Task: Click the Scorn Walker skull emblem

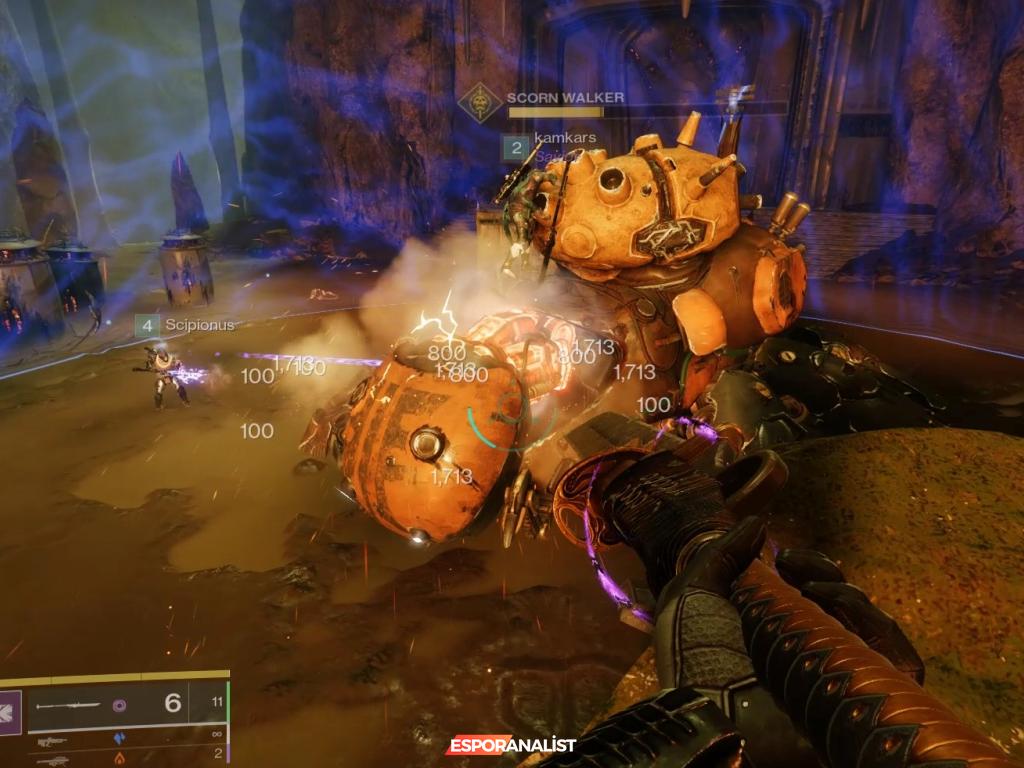Action: point(479,103)
